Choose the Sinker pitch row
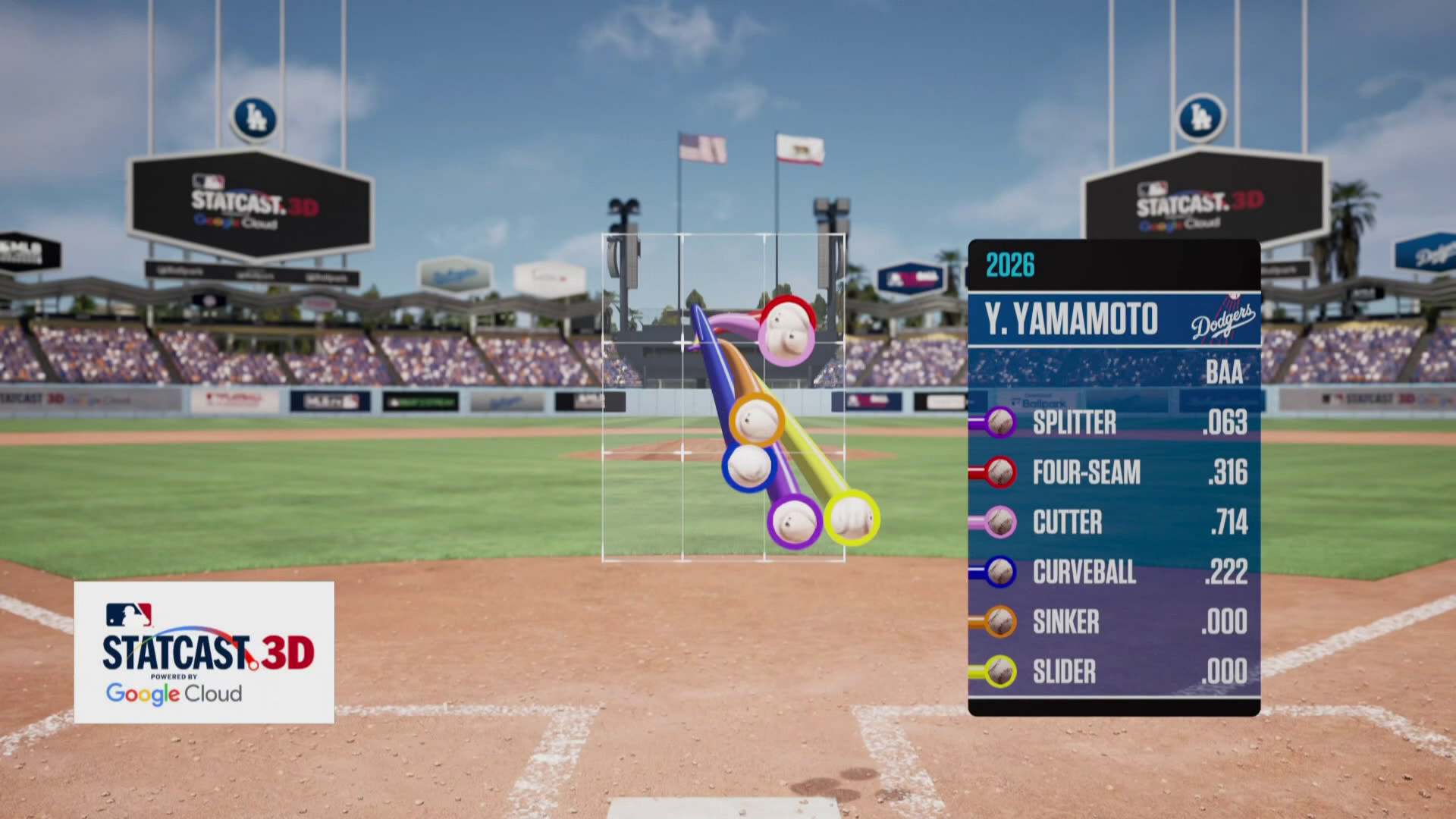The image size is (1456, 819). pos(1113,622)
